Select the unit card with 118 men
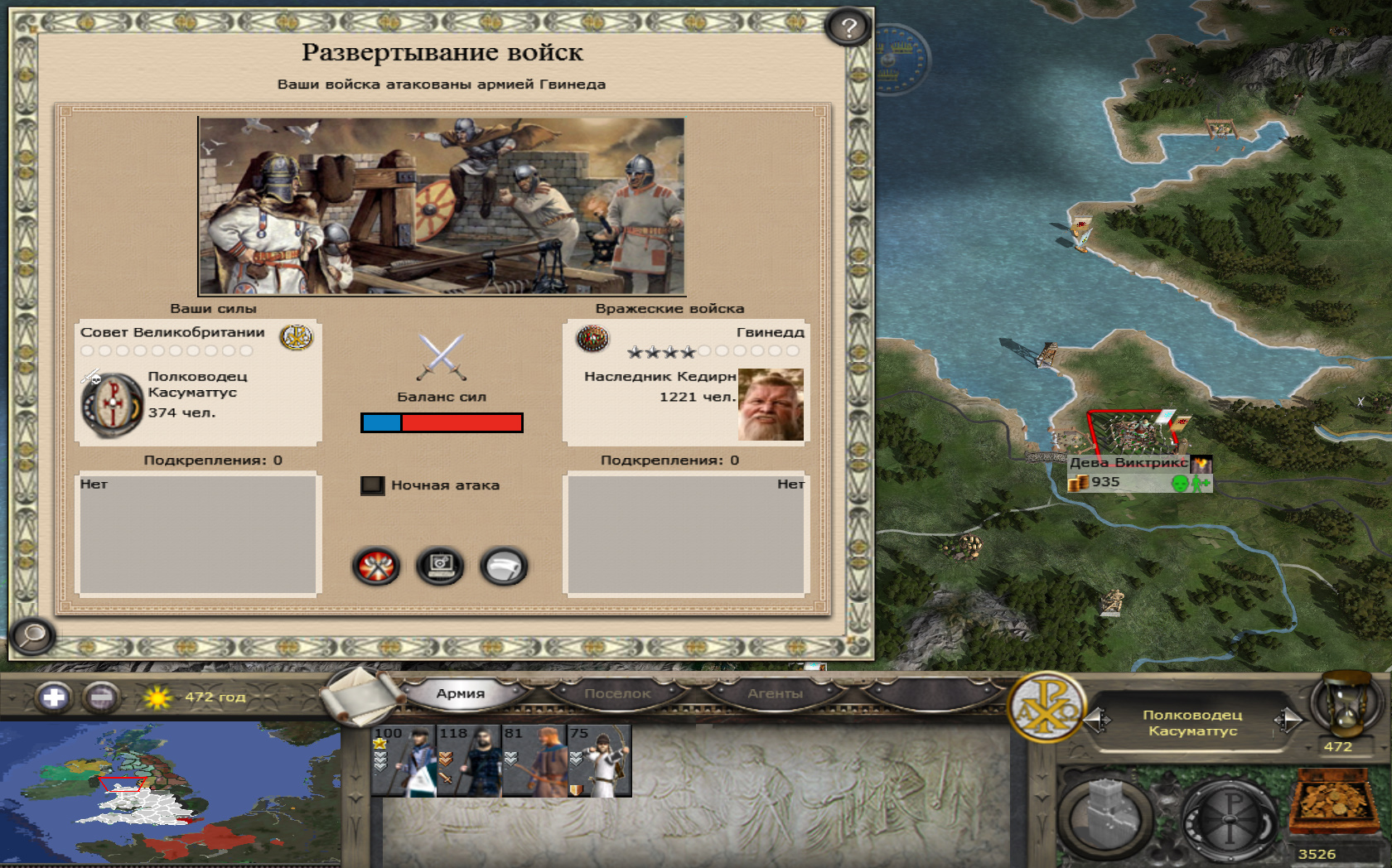 click(x=468, y=761)
